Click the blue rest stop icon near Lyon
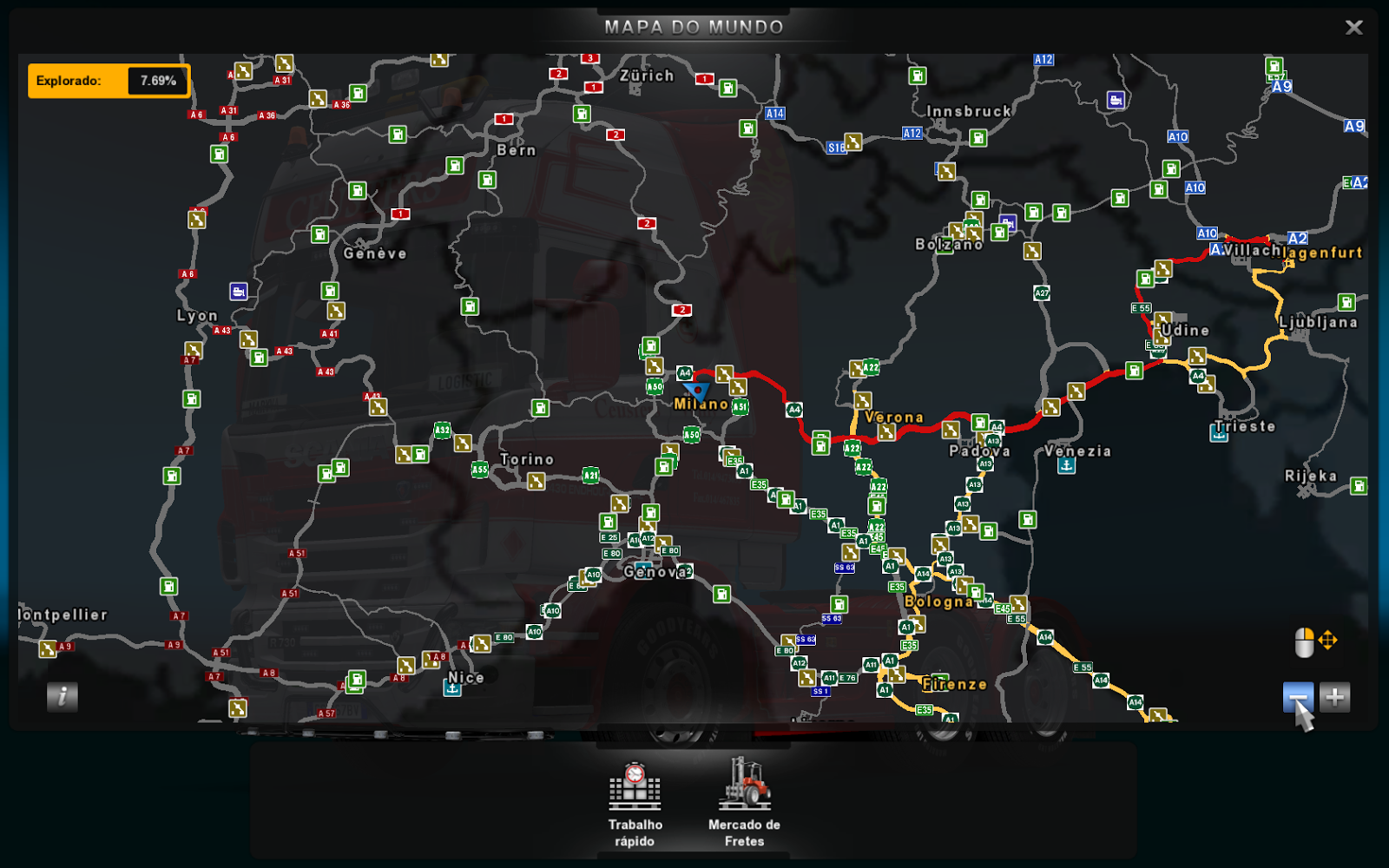The height and width of the screenshot is (868, 1389). click(239, 292)
